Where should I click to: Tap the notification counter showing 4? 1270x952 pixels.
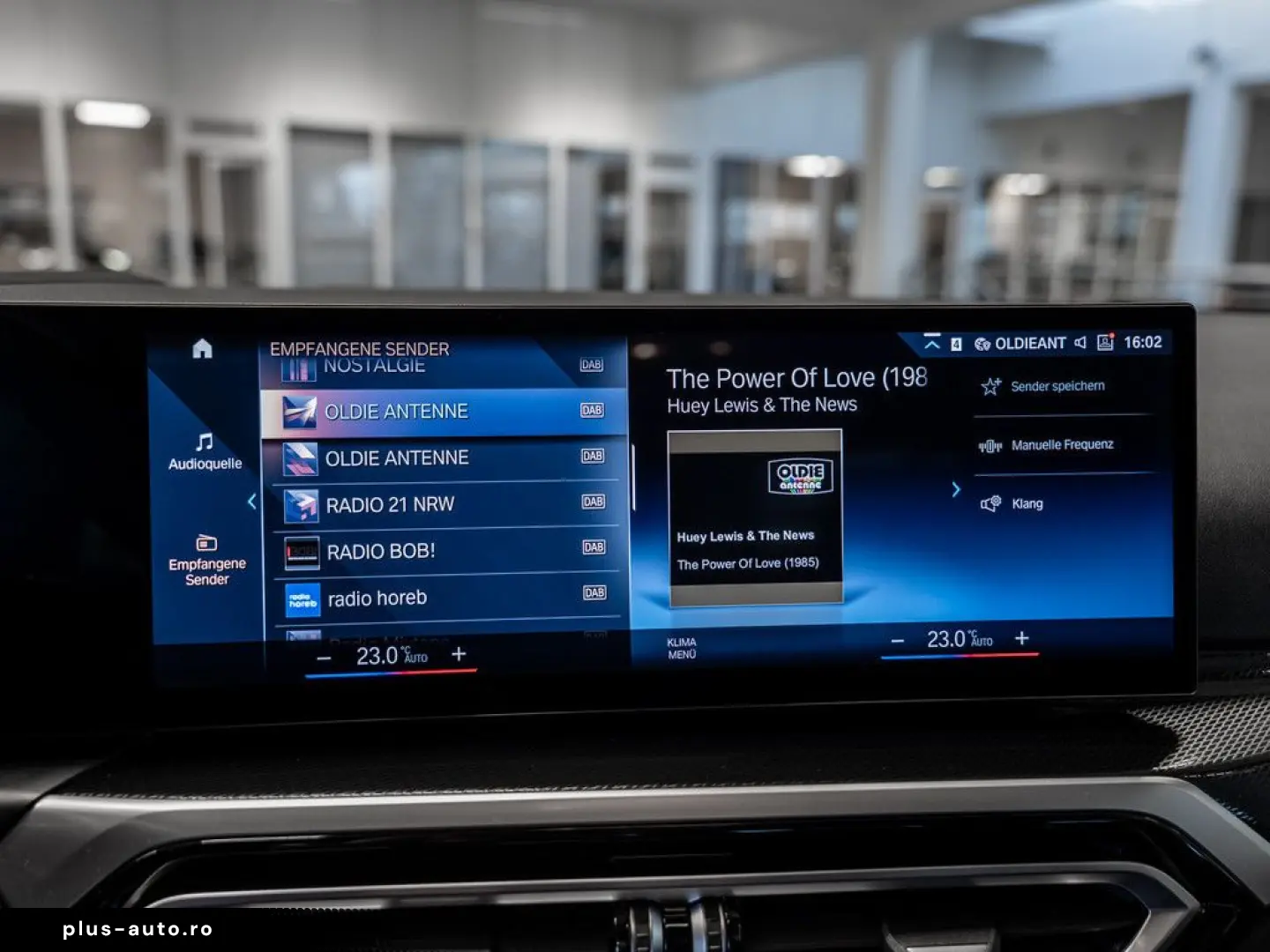[x=958, y=343]
